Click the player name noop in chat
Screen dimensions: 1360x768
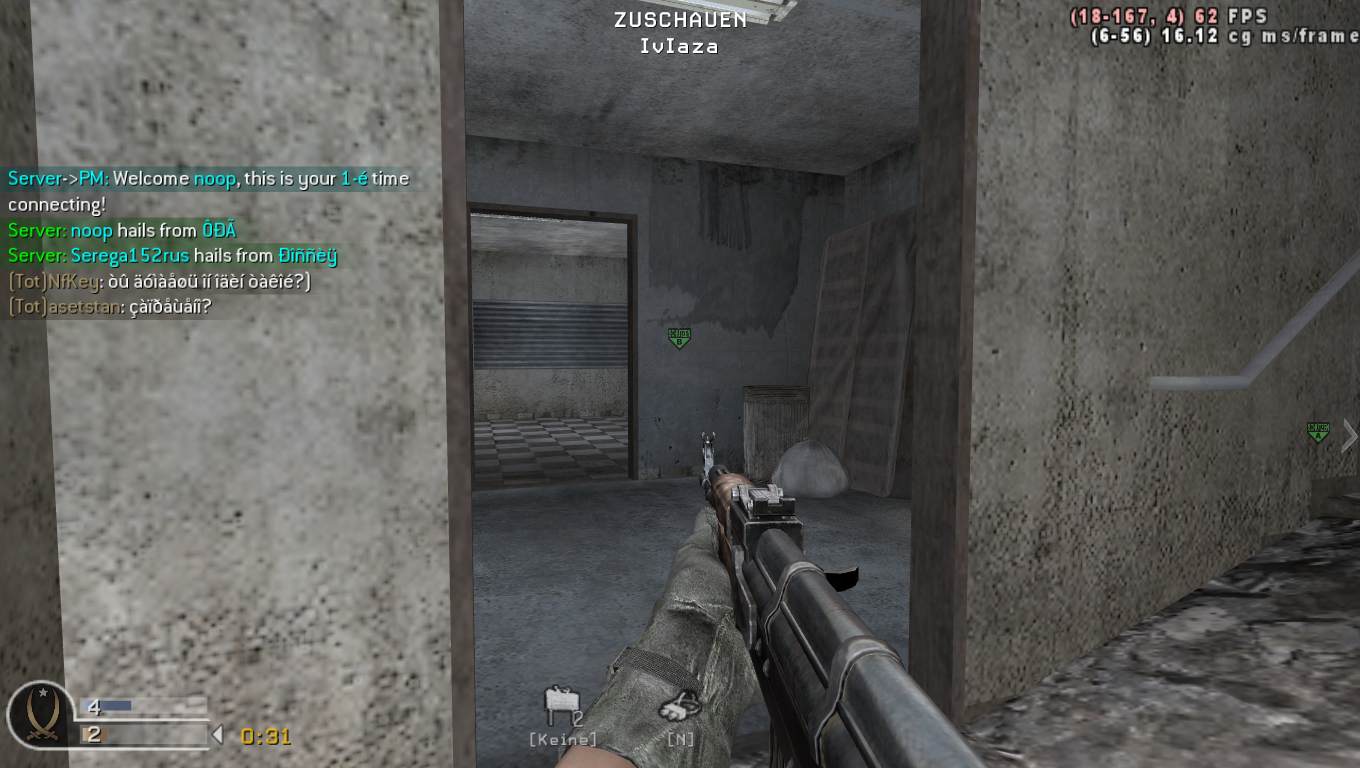coord(206,178)
